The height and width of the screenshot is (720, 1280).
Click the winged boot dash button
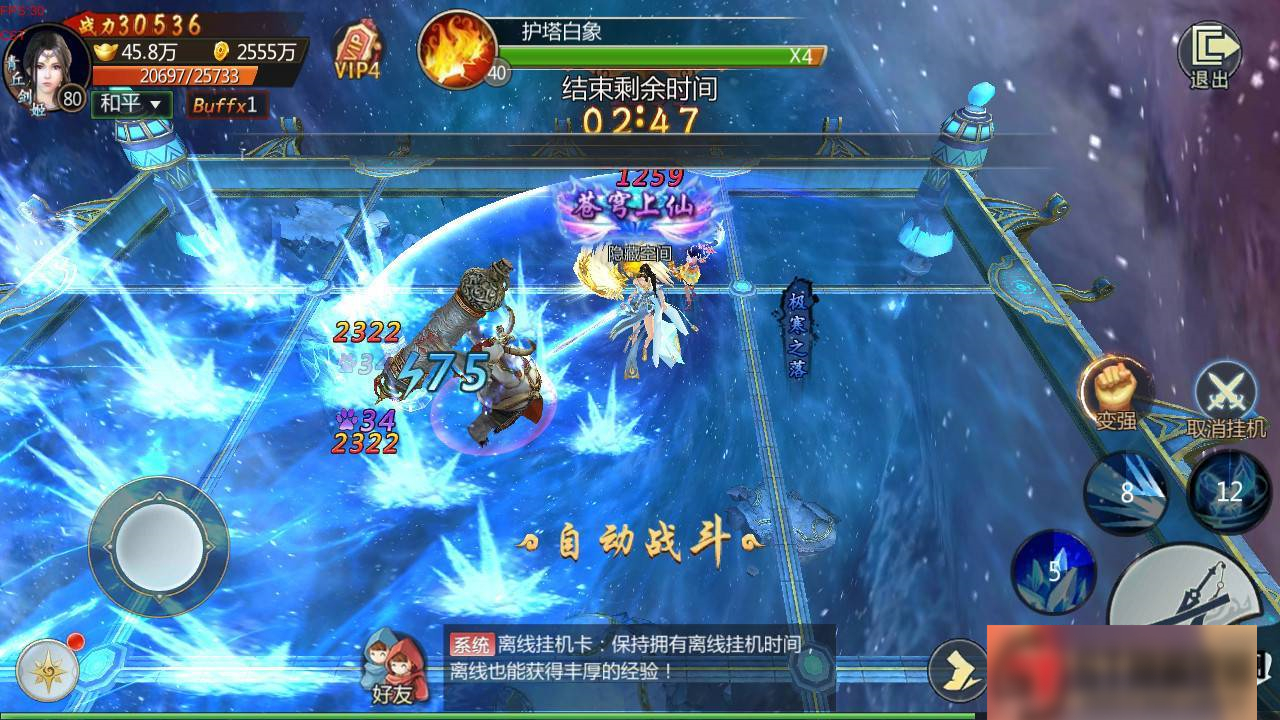pos(958,669)
